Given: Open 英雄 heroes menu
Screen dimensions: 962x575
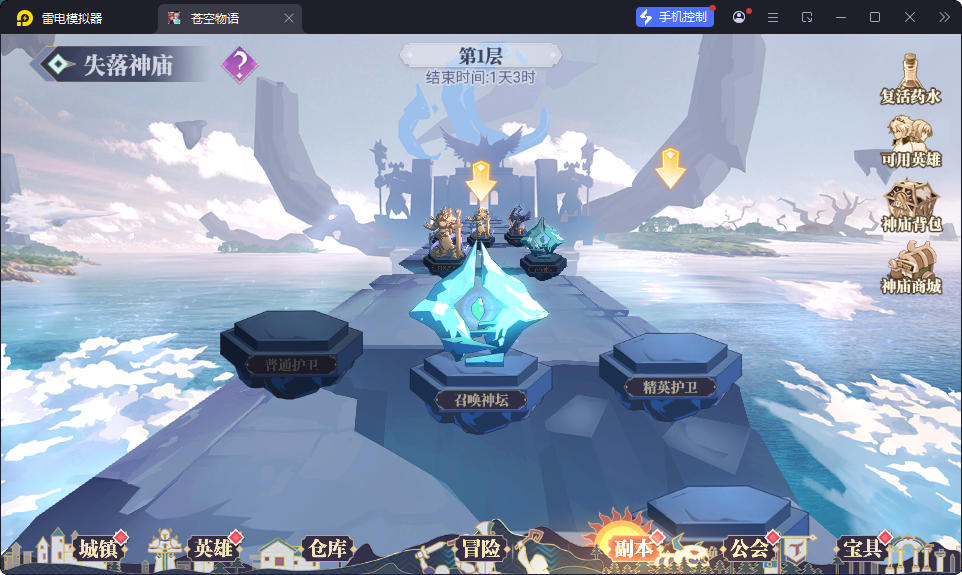Looking at the screenshot, I should tap(212, 548).
